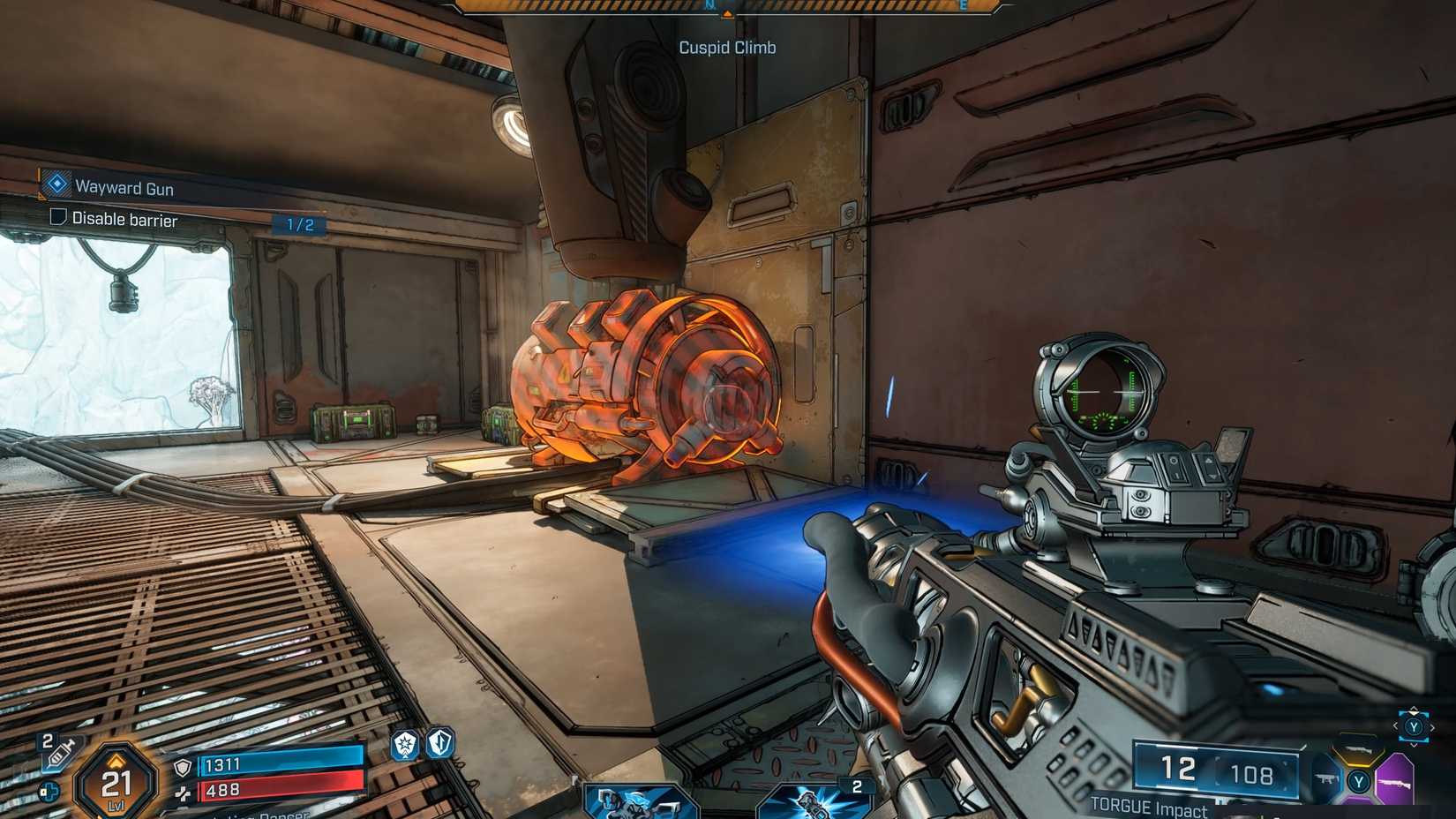Use the repair kit syringe icon
This screenshot has height=819, width=1456.
(x=60, y=753)
